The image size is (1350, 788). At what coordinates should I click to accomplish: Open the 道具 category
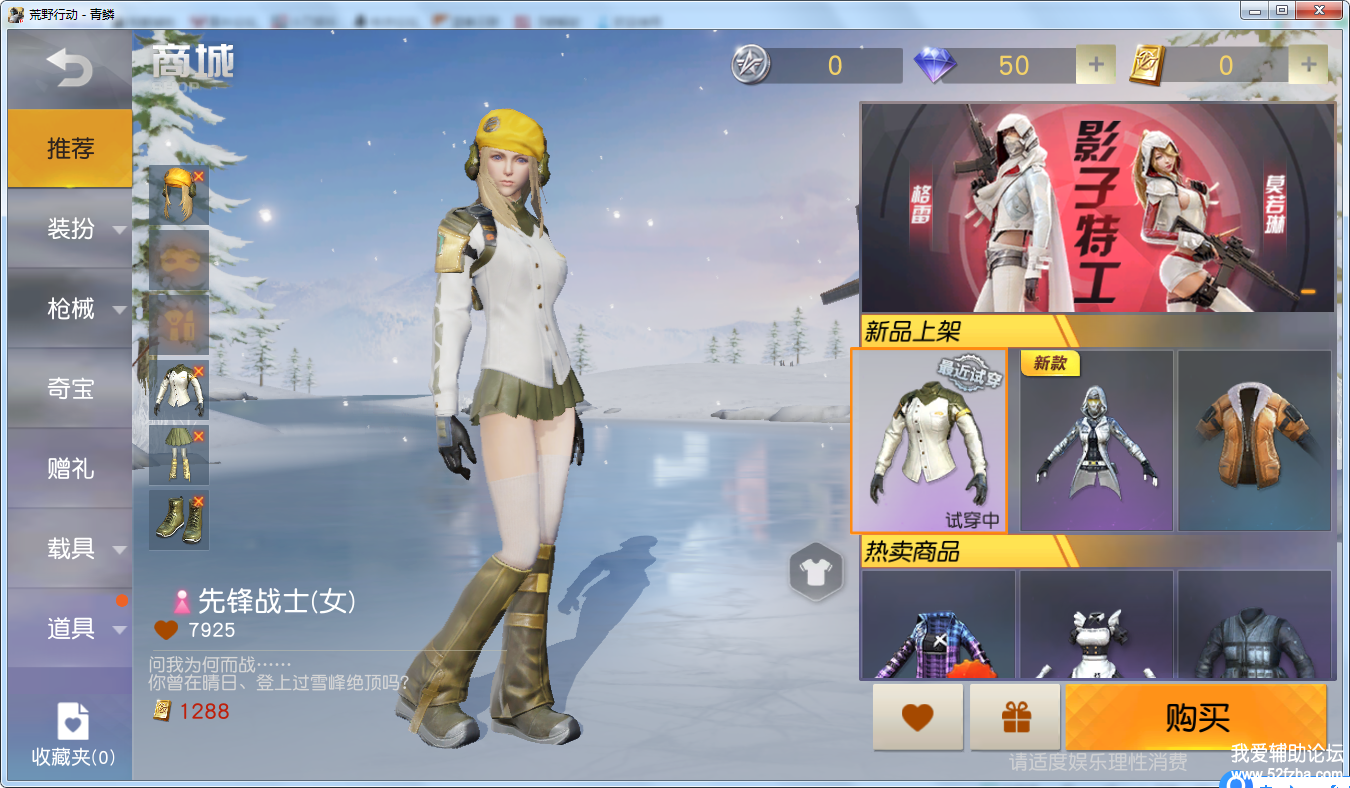click(72, 628)
